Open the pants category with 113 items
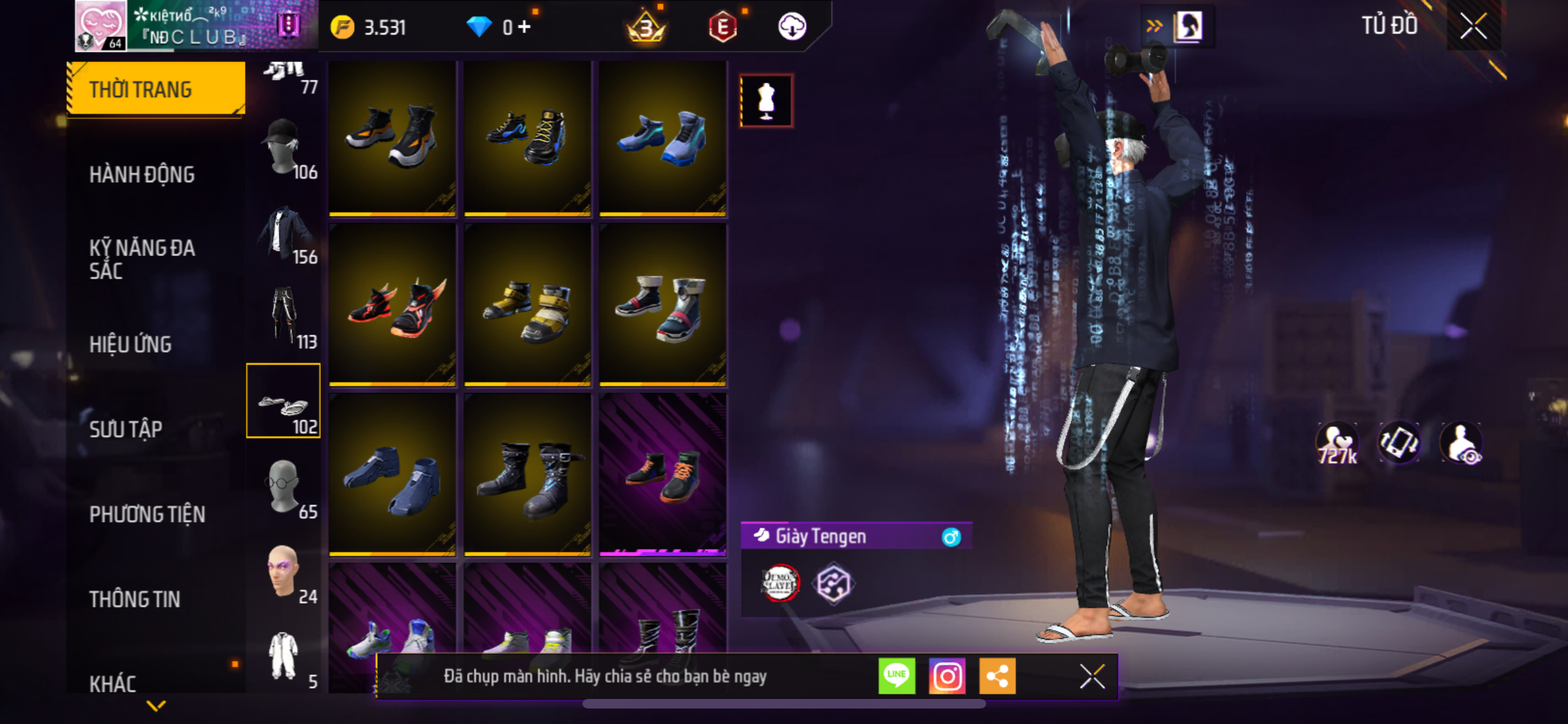The height and width of the screenshot is (724, 1568). click(285, 318)
